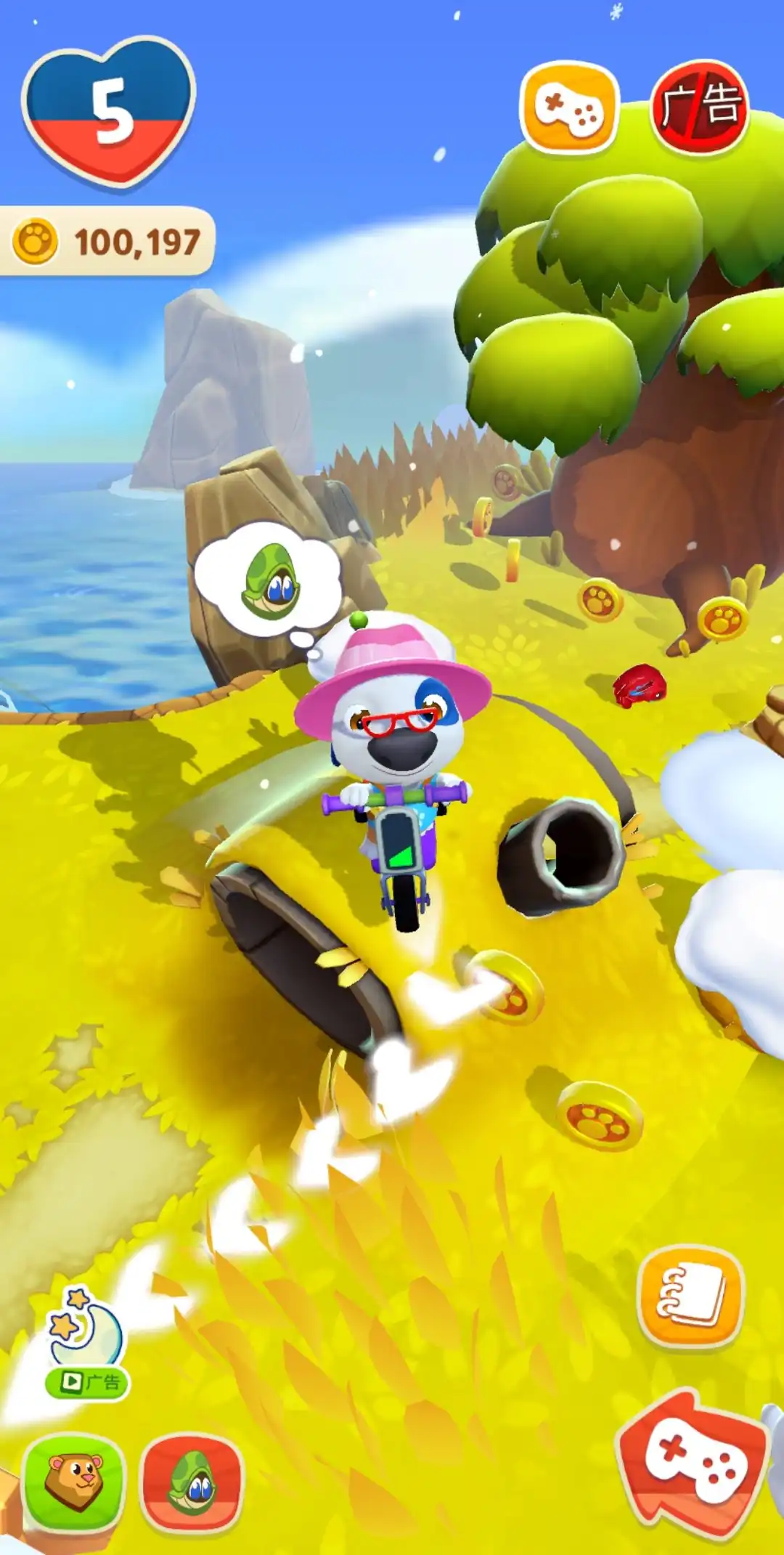
Task: Open the orange gamepad mini-games button
Action: pos(568,108)
